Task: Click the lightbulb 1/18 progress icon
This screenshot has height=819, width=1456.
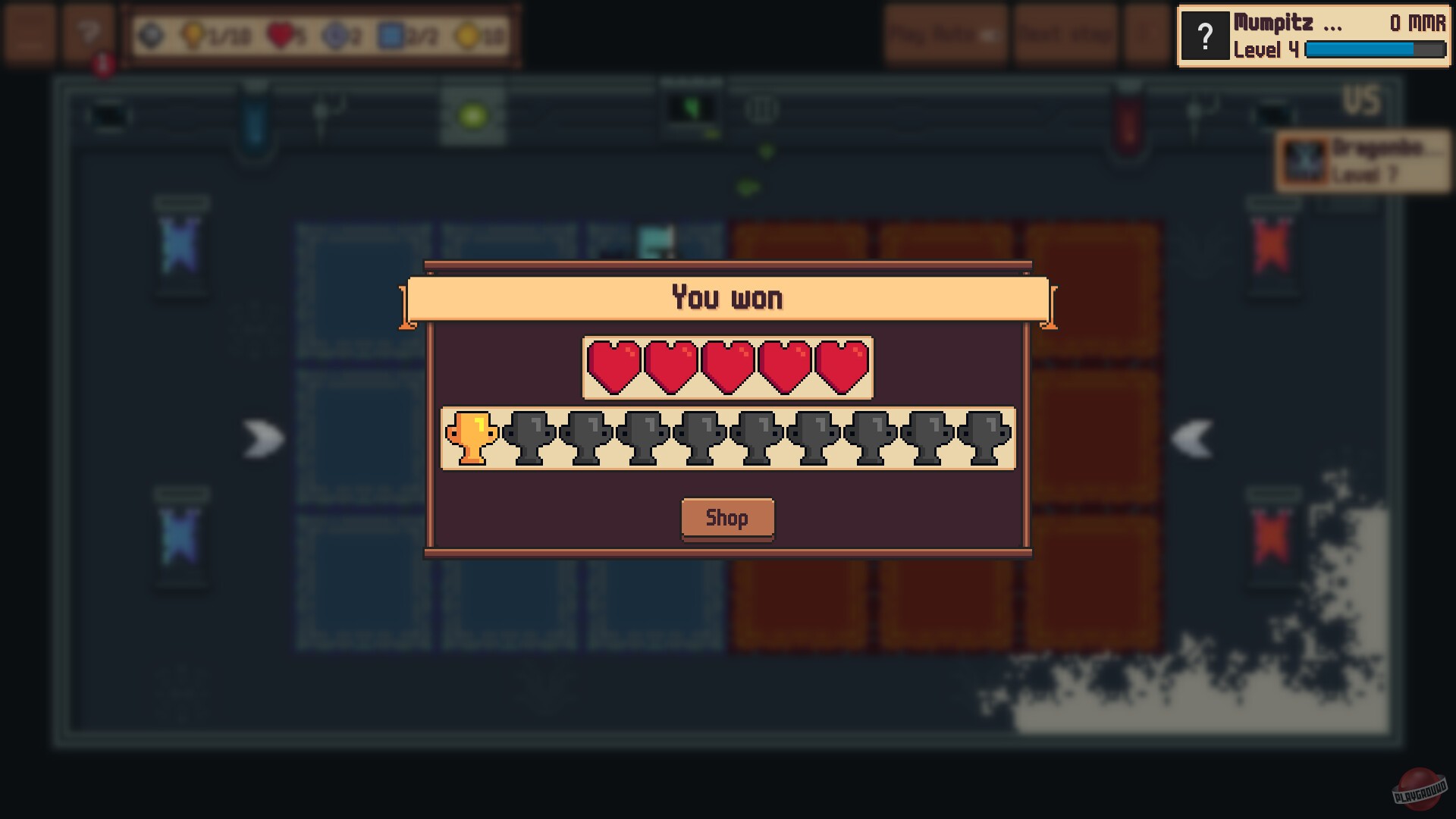Action: [x=193, y=33]
